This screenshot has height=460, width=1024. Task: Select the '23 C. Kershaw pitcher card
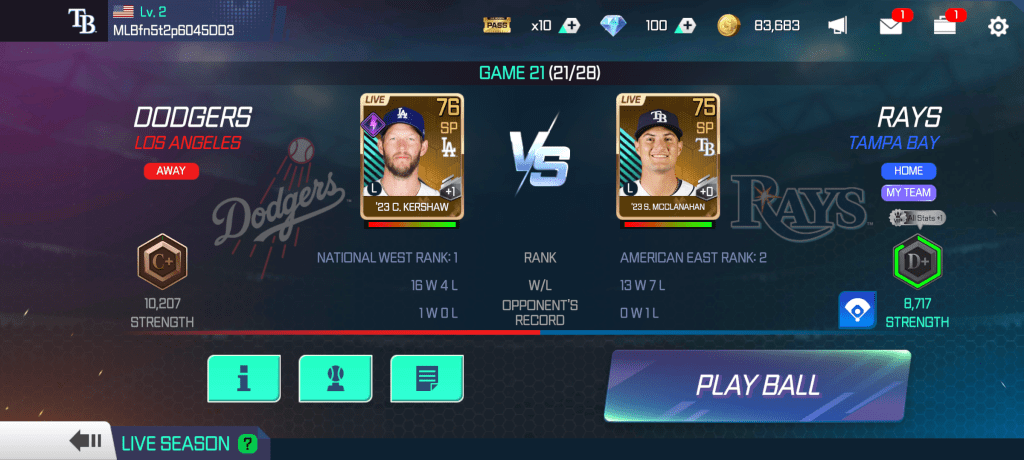coord(412,157)
